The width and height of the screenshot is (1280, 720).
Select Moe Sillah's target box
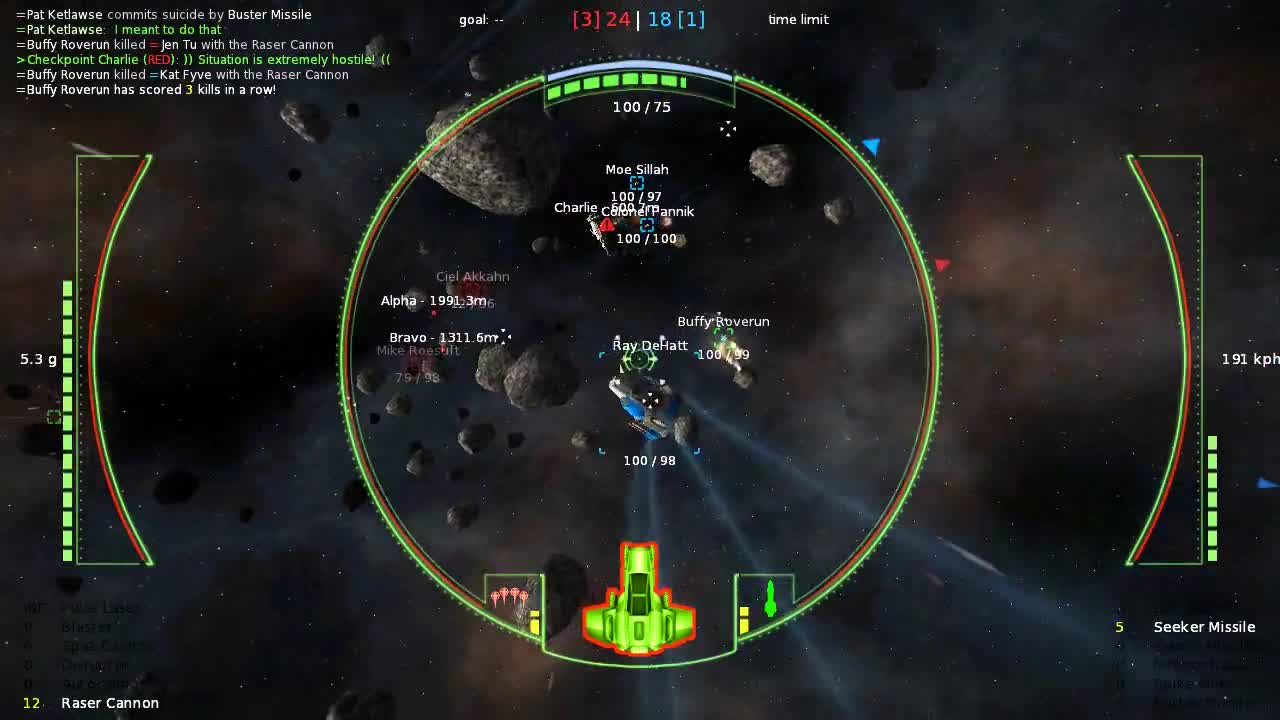pos(636,183)
